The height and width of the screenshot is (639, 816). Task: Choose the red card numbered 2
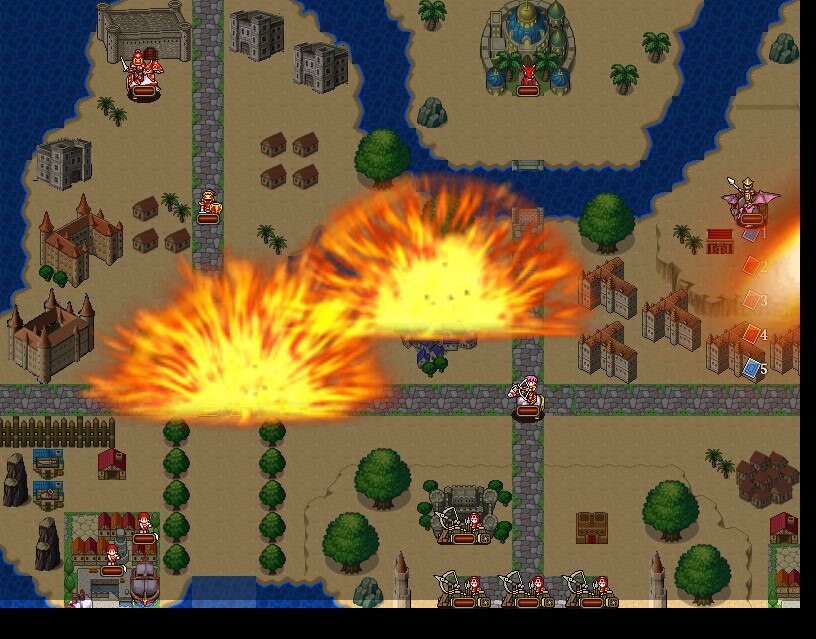[752, 267]
